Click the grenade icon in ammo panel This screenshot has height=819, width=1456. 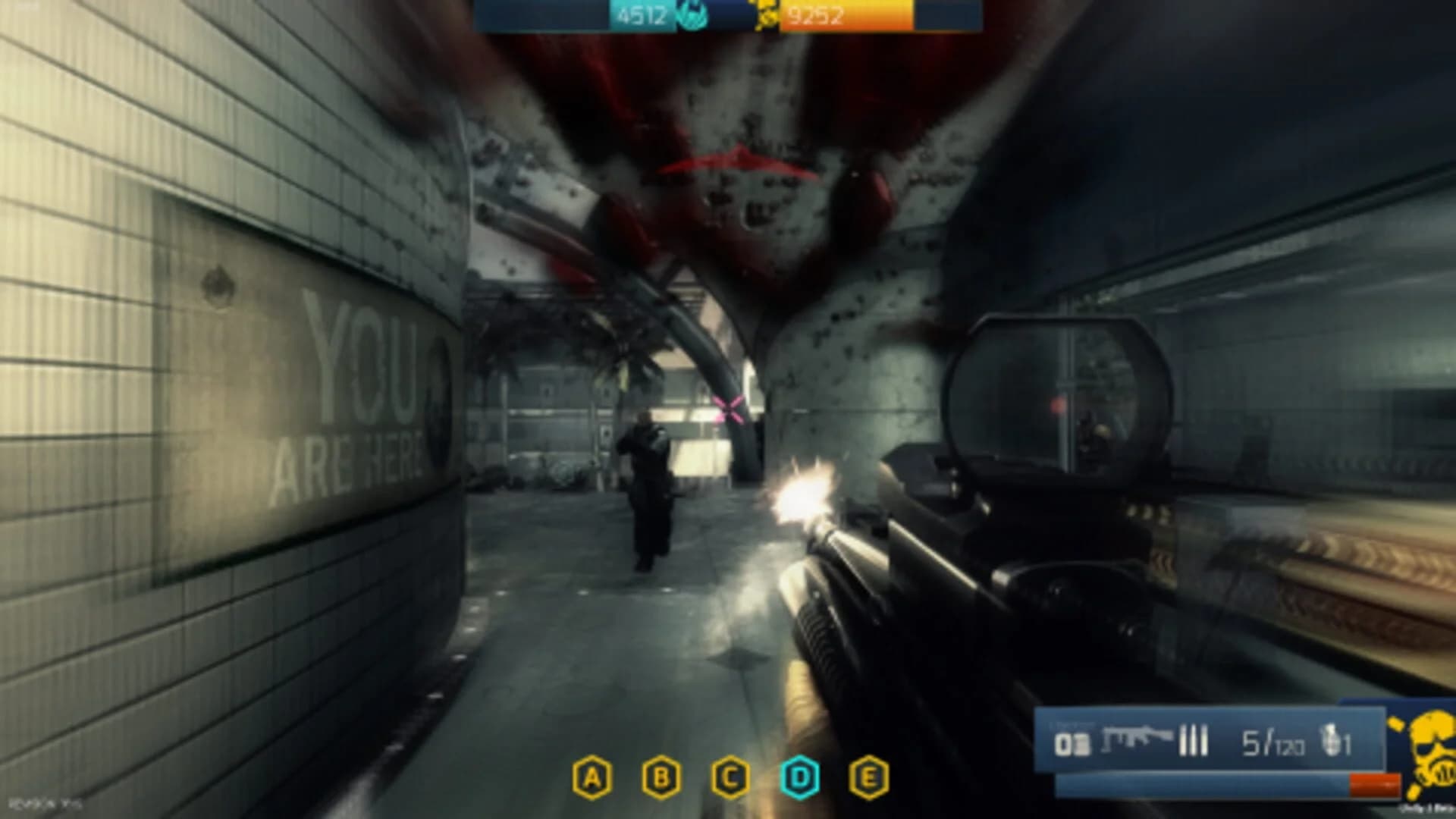[x=1331, y=739]
